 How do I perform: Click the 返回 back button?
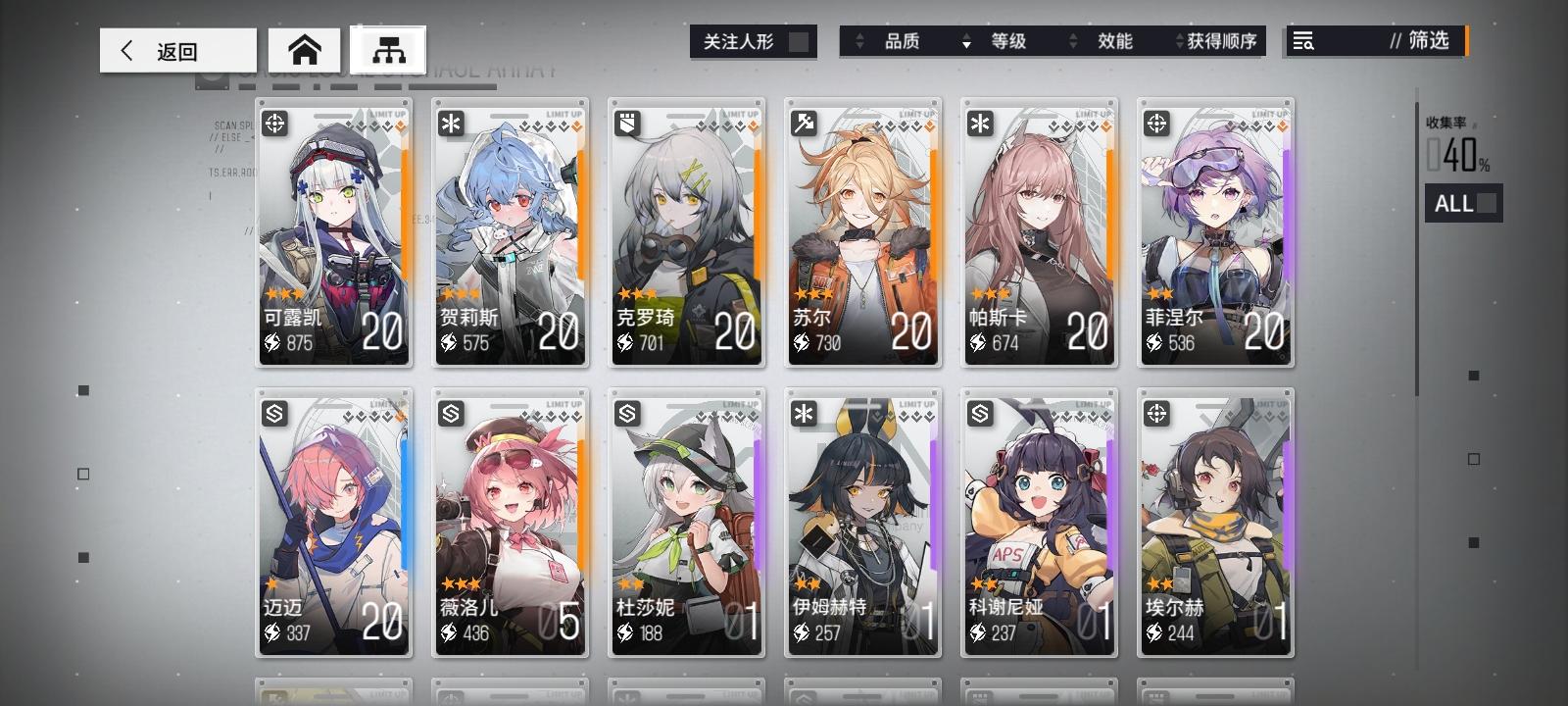[176, 50]
